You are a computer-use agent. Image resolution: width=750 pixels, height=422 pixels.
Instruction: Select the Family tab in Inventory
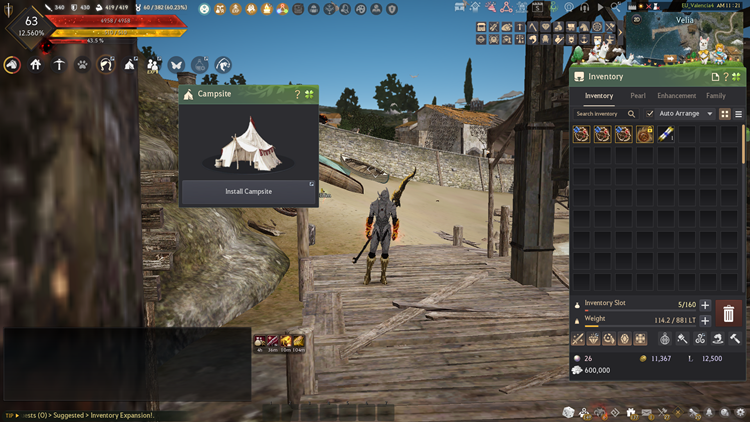pos(716,96)
